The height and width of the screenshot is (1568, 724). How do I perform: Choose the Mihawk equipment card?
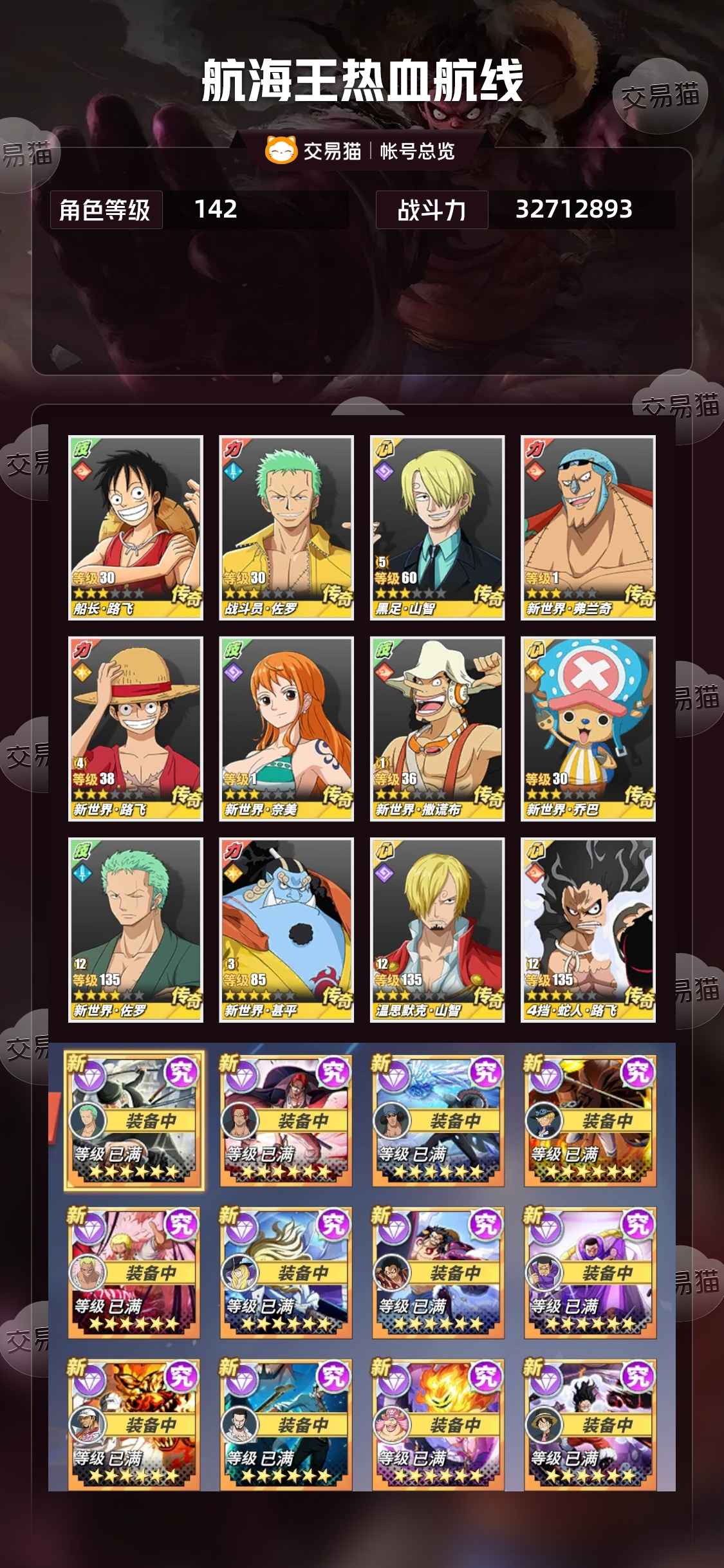pyautogui.click(x=286, y=1424)
